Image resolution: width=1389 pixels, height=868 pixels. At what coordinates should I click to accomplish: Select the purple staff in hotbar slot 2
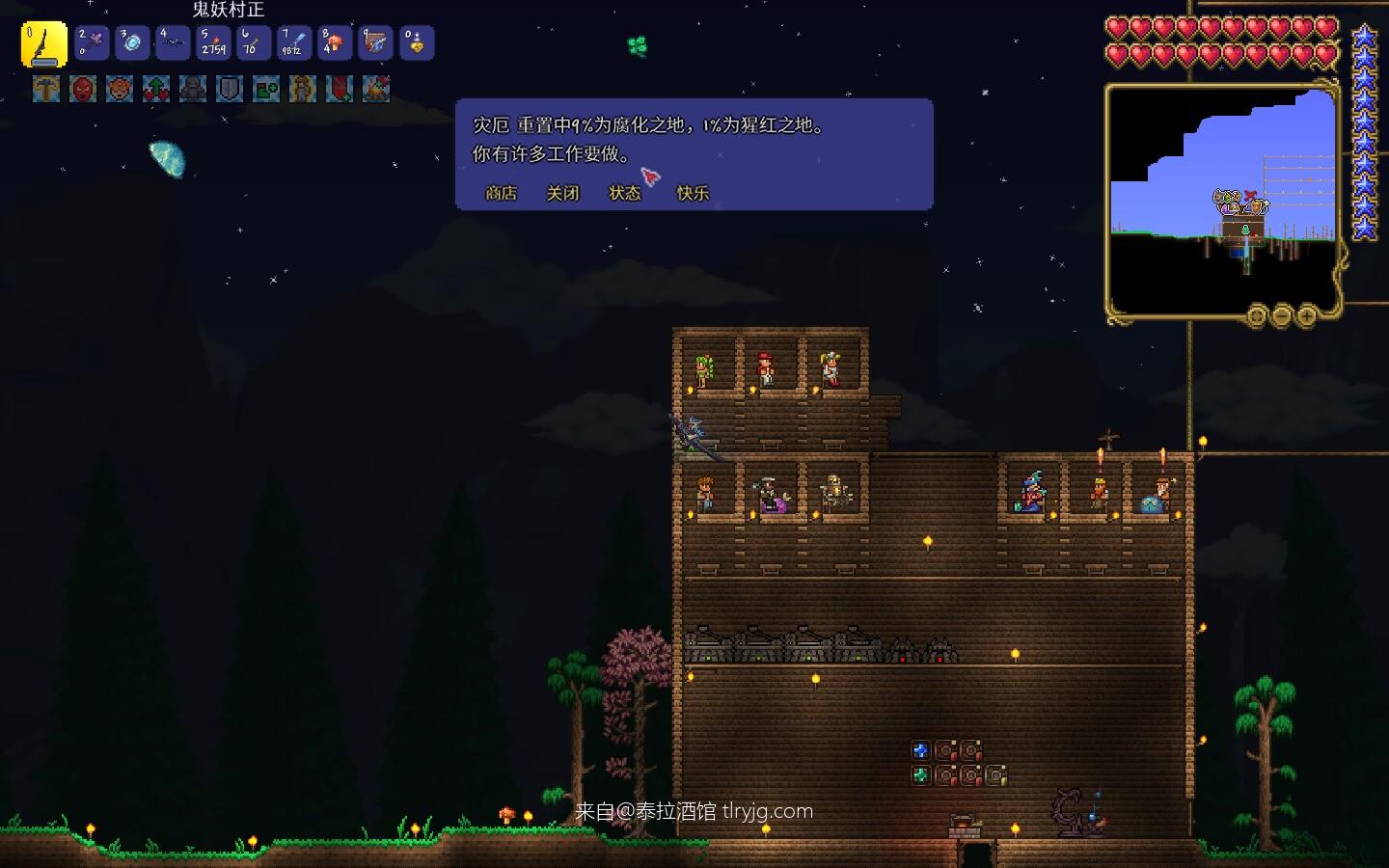pos(93,43)
